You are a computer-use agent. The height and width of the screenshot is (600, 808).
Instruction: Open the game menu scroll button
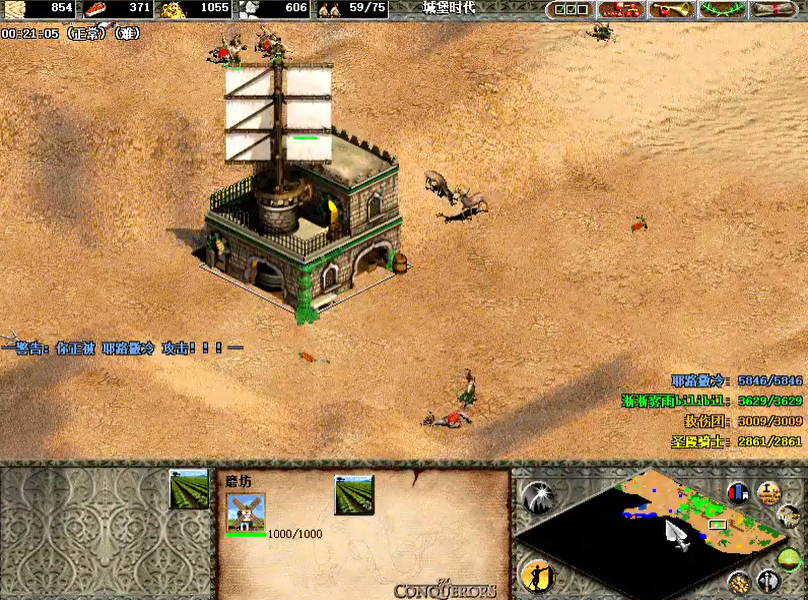pyautogui.click(x=778, y=10)
